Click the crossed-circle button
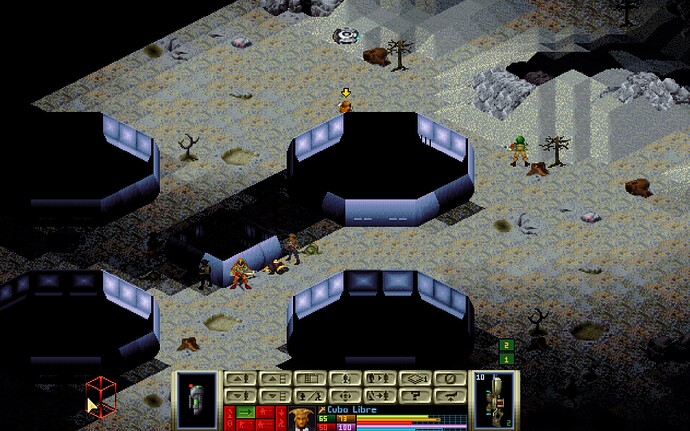This screenshot has width=690, height=431. tap(451, 379)
